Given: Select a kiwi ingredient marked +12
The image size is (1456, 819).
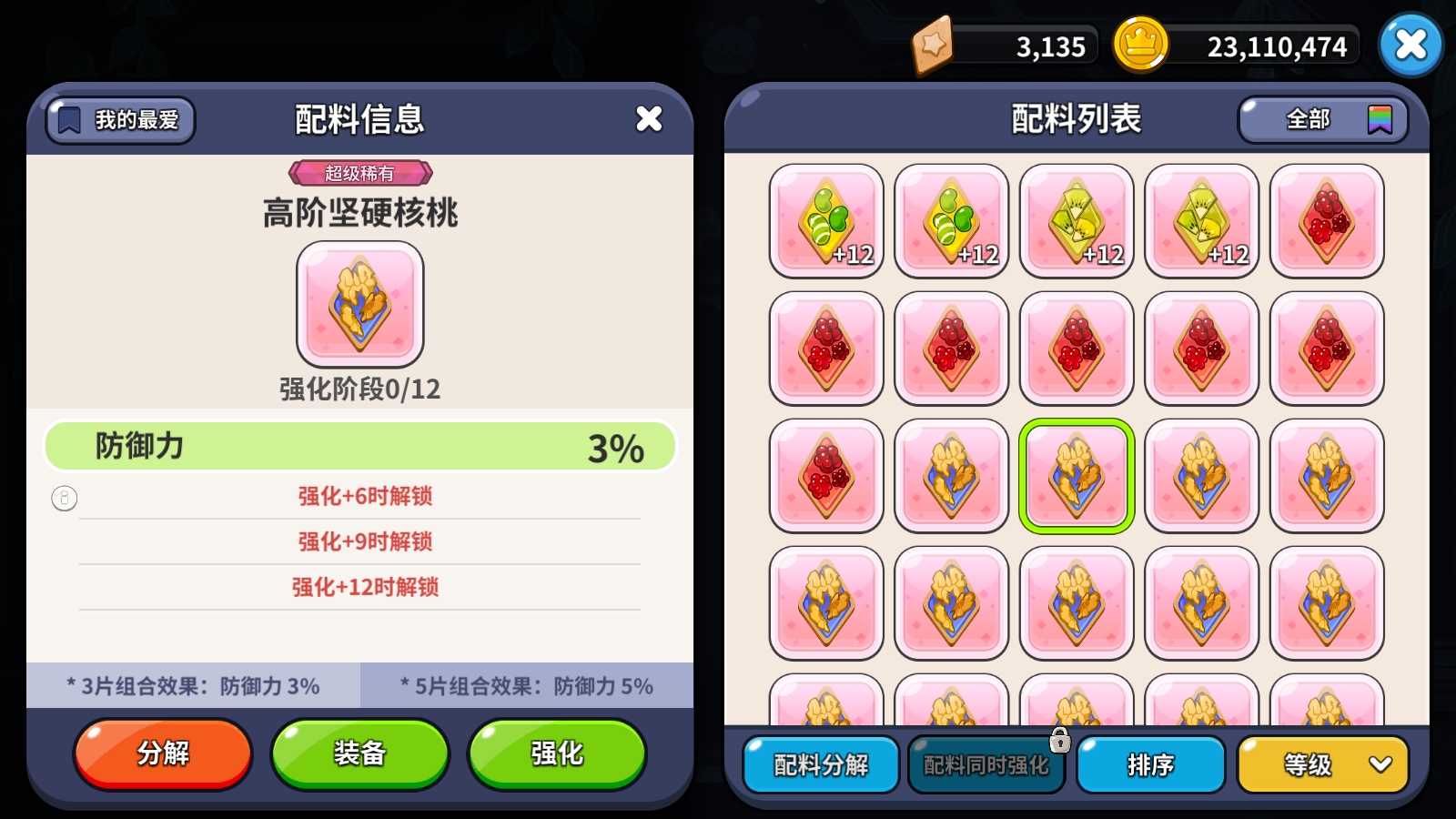Looking at the screenshot, I should point(1077,220).
